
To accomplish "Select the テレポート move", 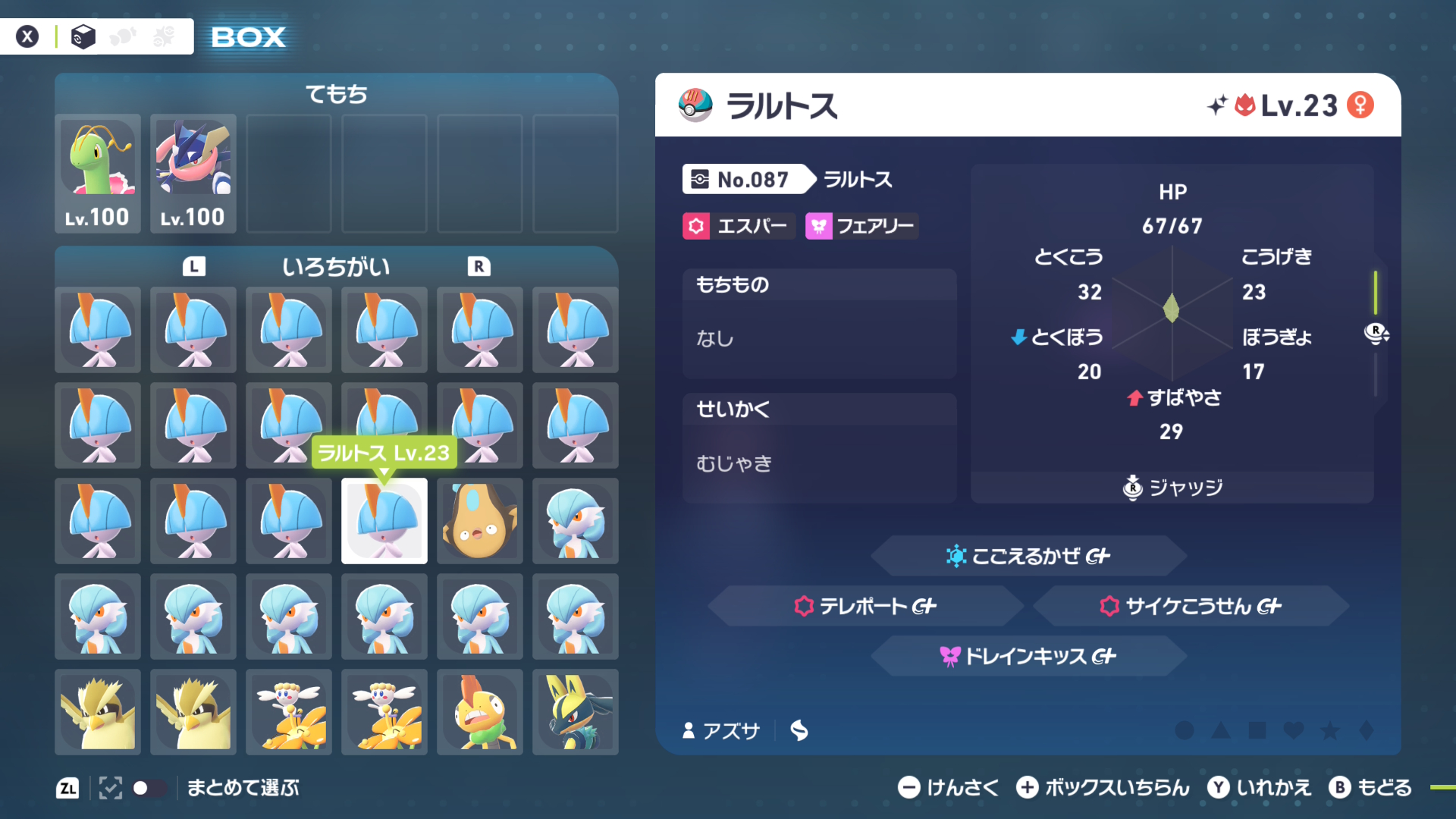I will tap(865, 606).
